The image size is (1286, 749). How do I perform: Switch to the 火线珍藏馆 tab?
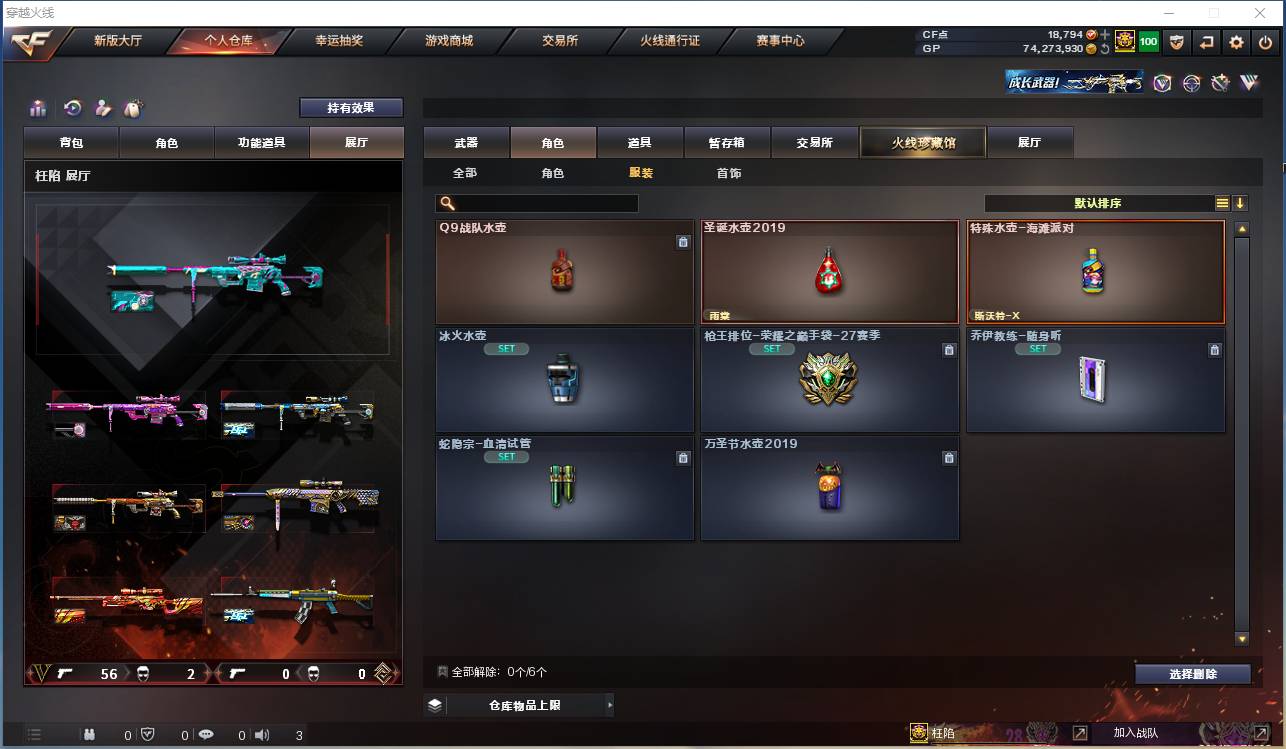coord(921,142)
